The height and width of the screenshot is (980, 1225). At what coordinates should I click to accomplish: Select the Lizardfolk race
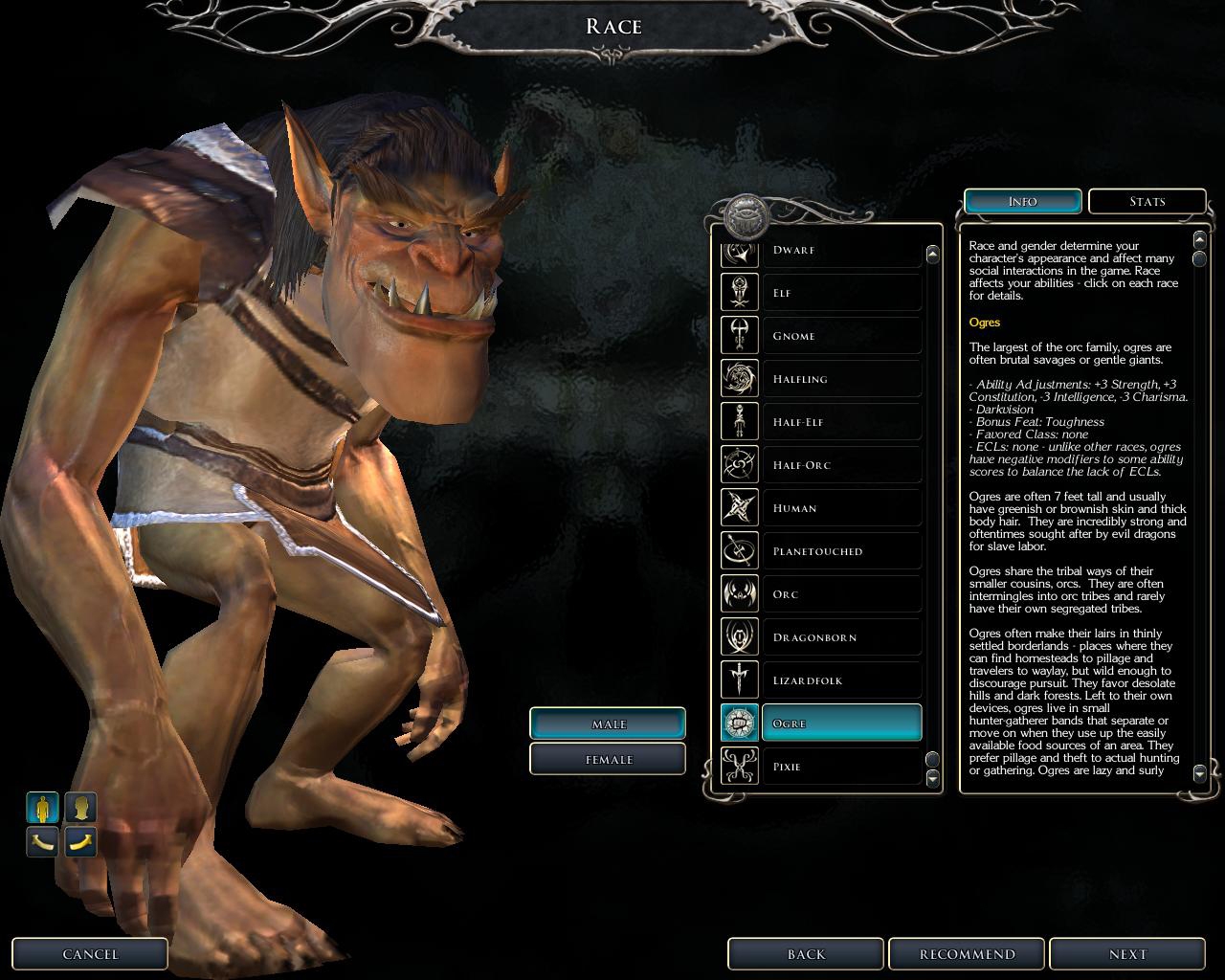pyautogui.click(x=840, y=680)
